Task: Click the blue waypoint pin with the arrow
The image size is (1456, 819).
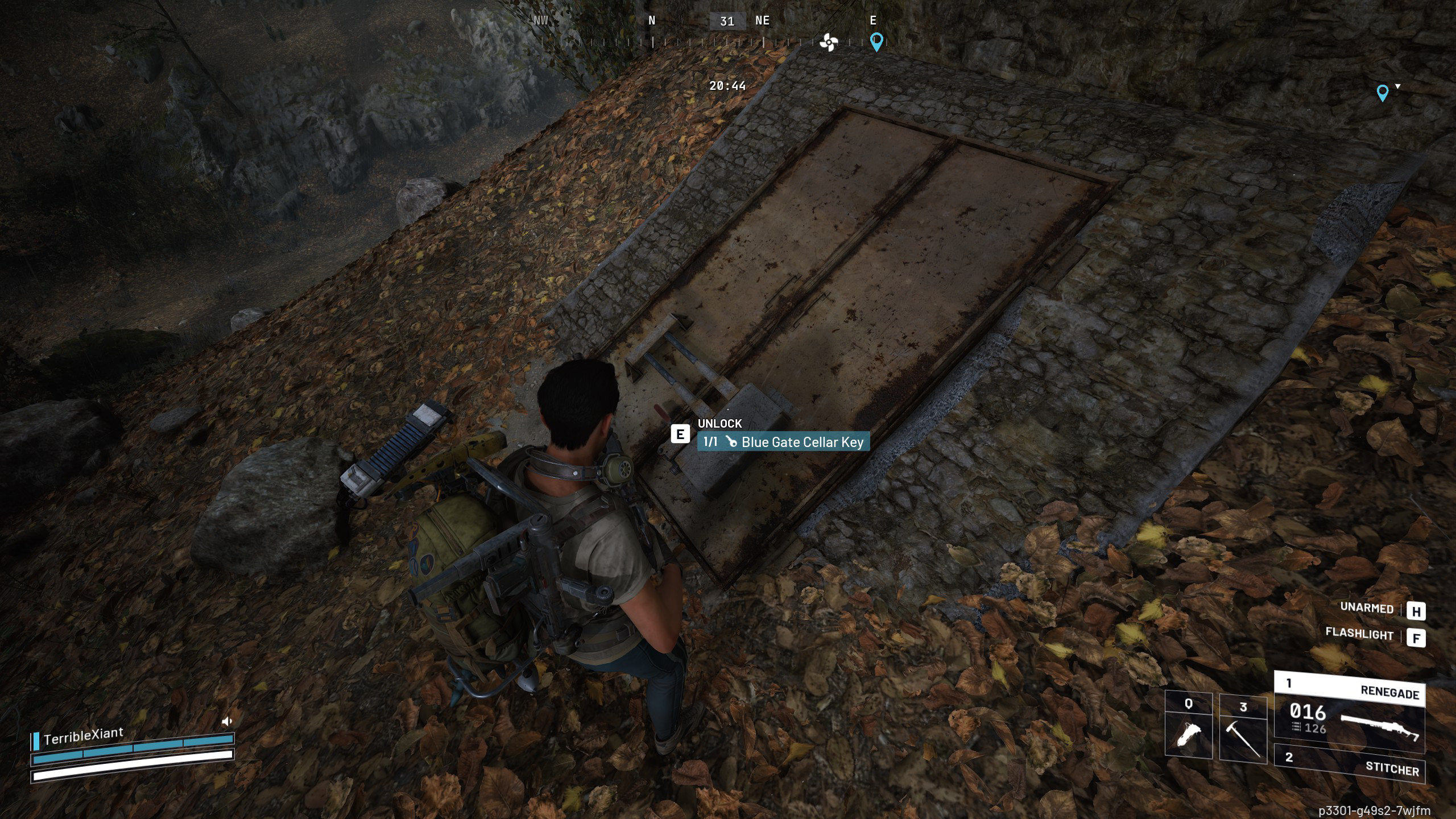Action: (x=1382, y=93)
